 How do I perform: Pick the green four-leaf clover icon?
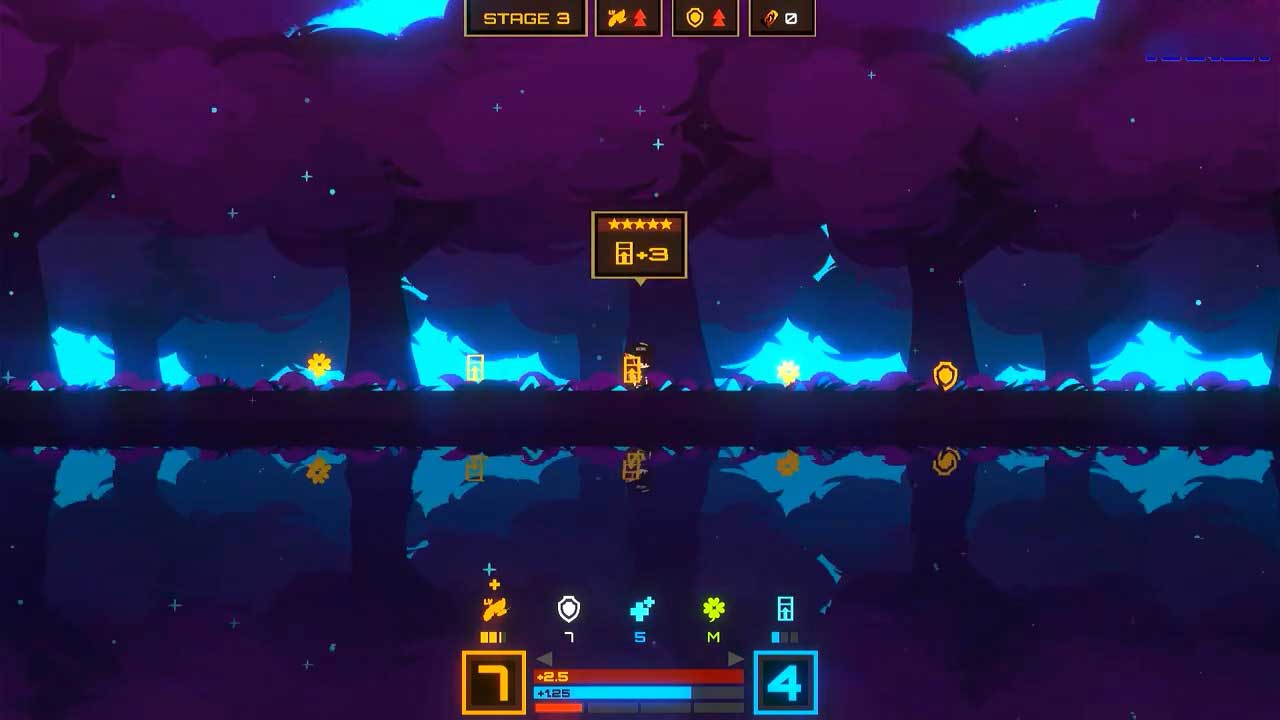(713, 608)
